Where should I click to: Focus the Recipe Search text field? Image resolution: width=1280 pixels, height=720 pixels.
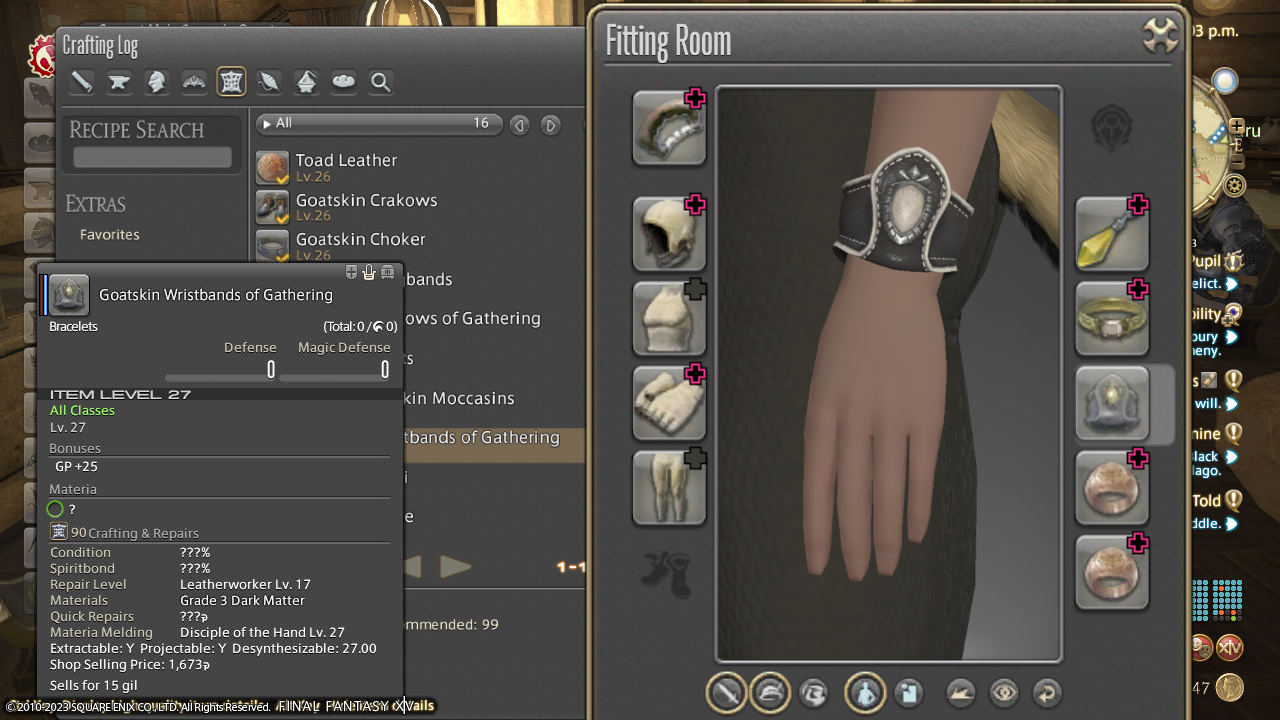152,158
